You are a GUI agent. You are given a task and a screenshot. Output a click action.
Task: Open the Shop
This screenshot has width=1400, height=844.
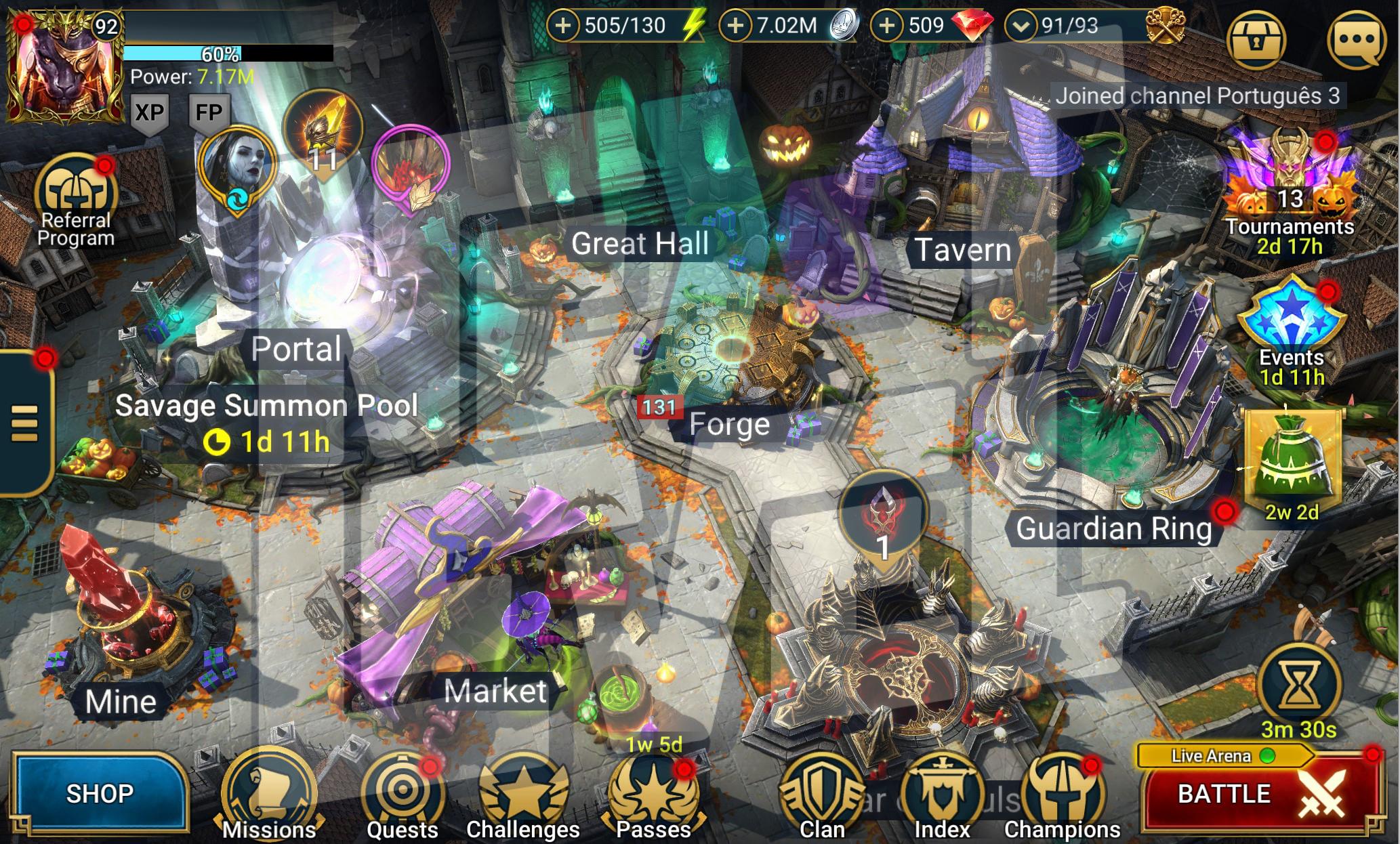[x=100, y=793]
